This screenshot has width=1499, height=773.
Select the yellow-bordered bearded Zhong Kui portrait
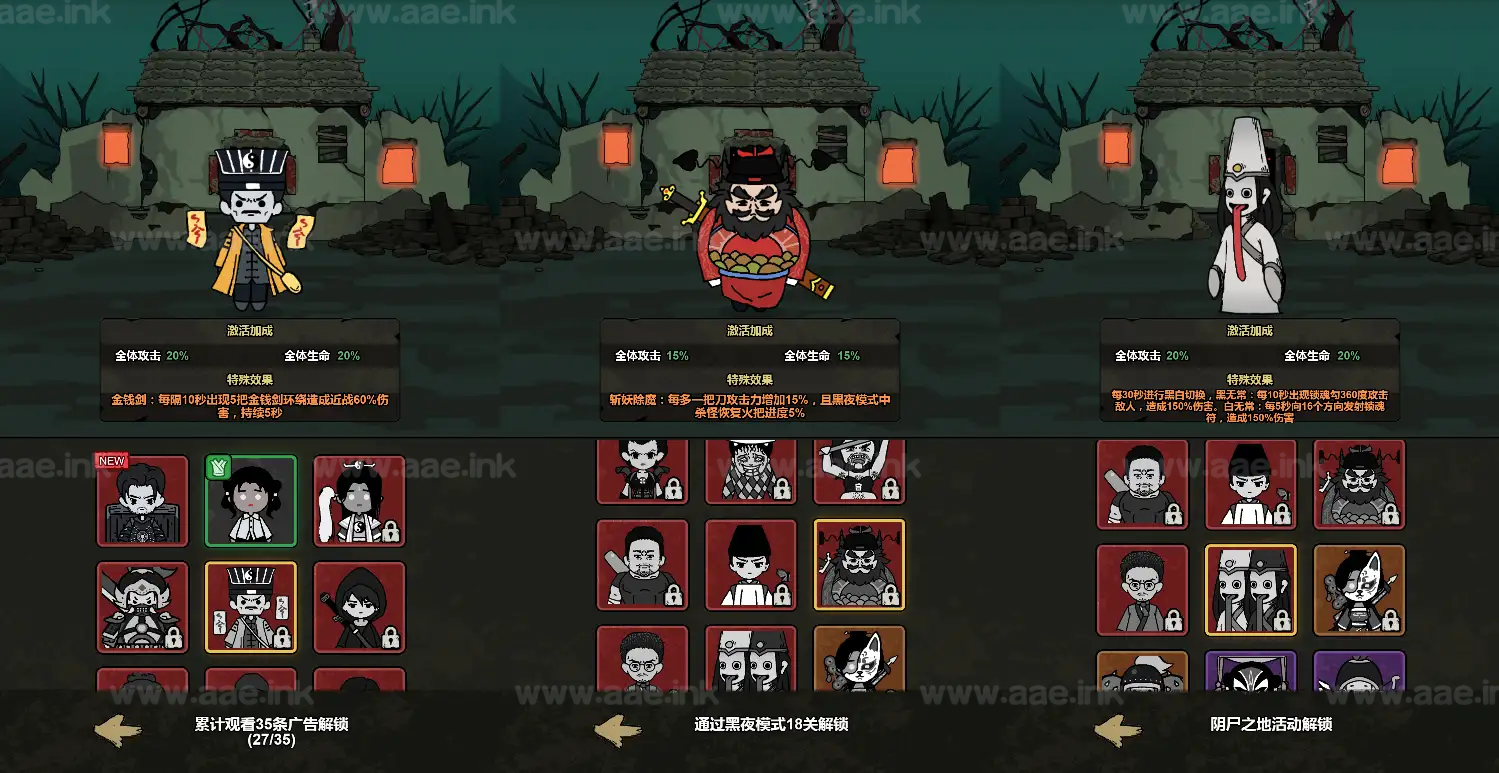coord(859,565)
